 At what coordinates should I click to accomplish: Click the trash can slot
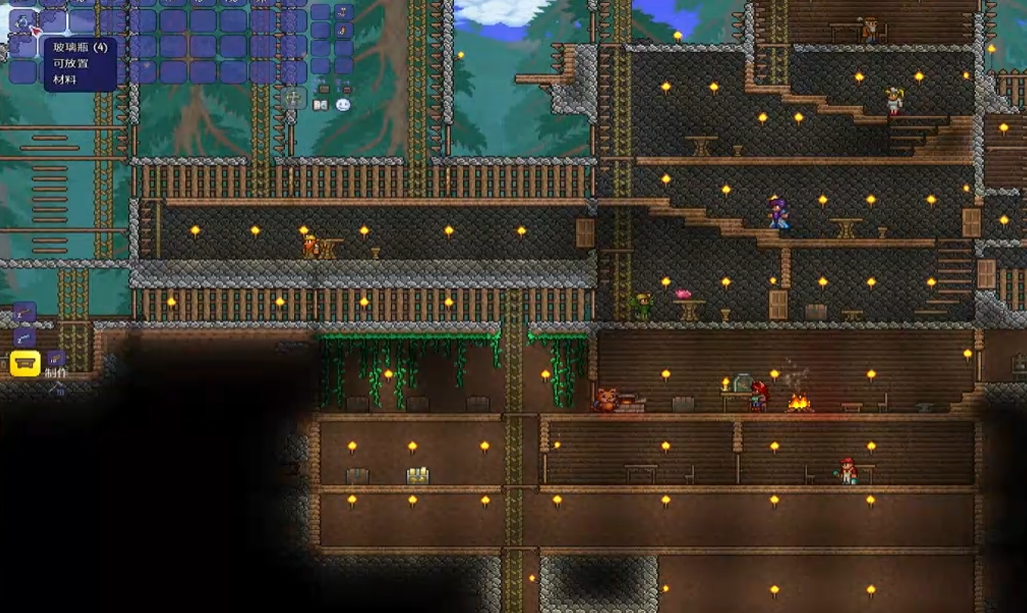point(293,98)
